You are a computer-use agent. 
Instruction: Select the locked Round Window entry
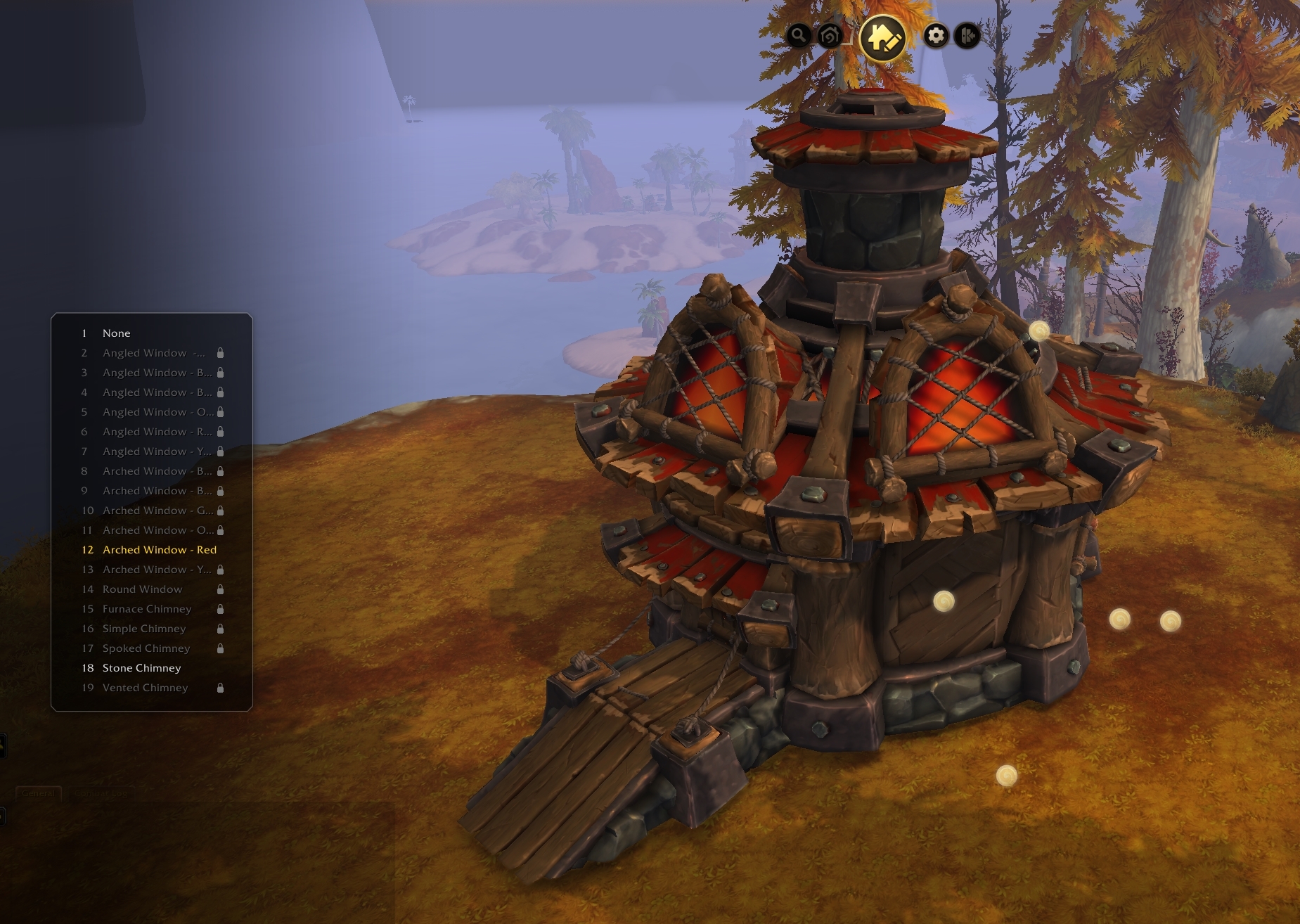(142, 589)
